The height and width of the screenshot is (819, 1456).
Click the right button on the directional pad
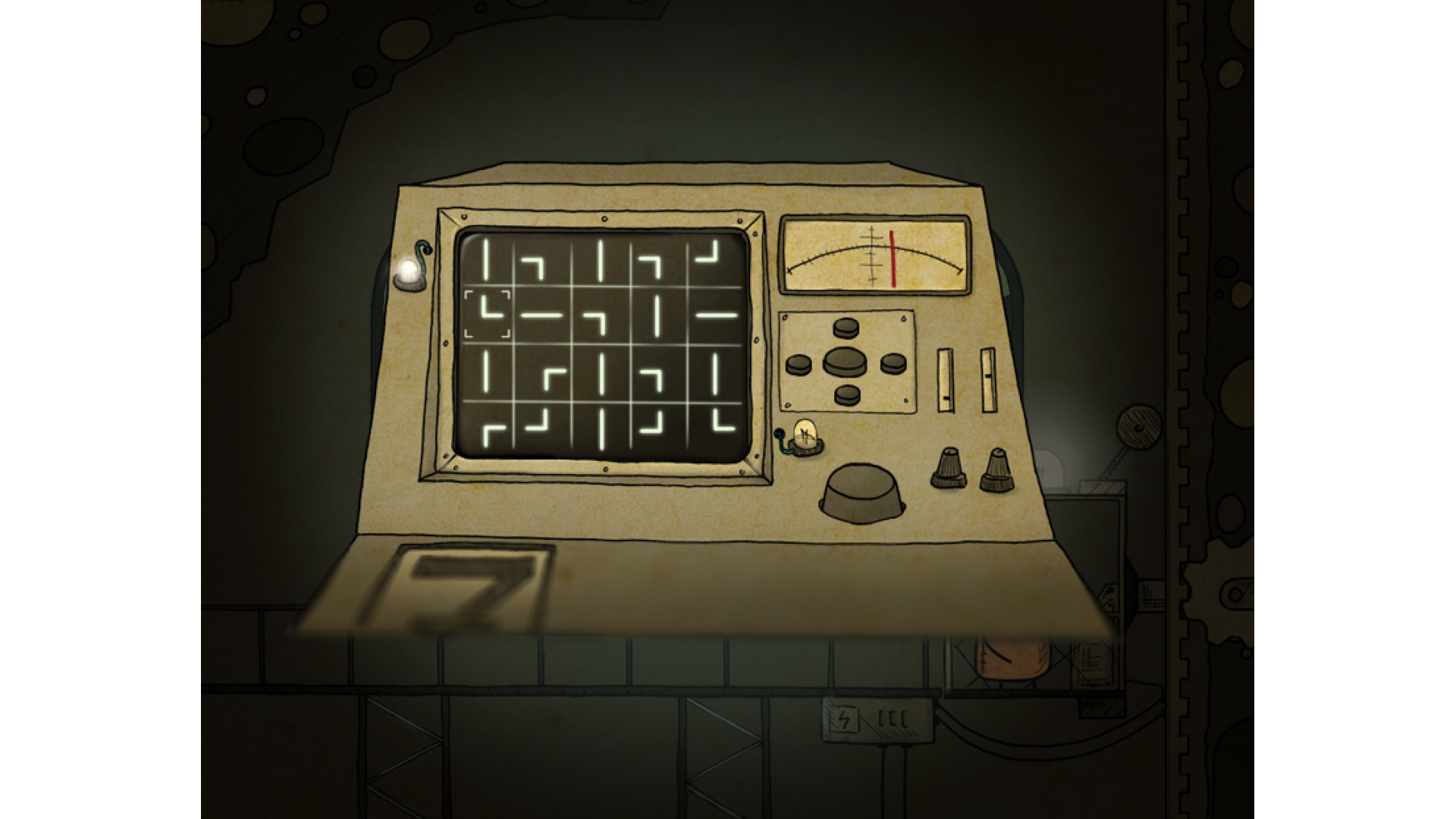coord(893,364)
